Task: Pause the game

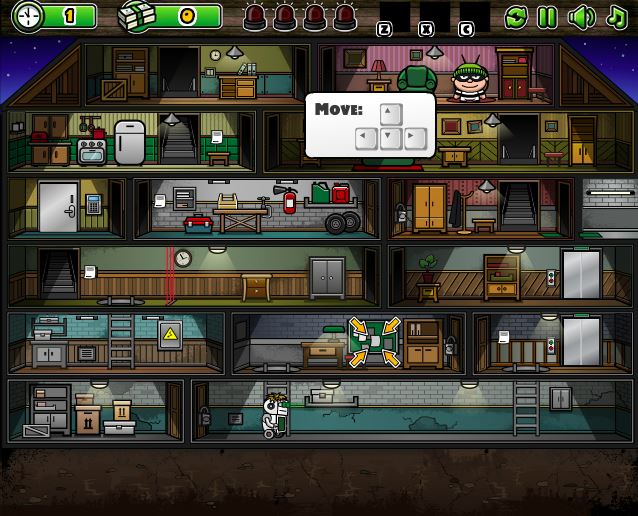Action: coord(547,16)
